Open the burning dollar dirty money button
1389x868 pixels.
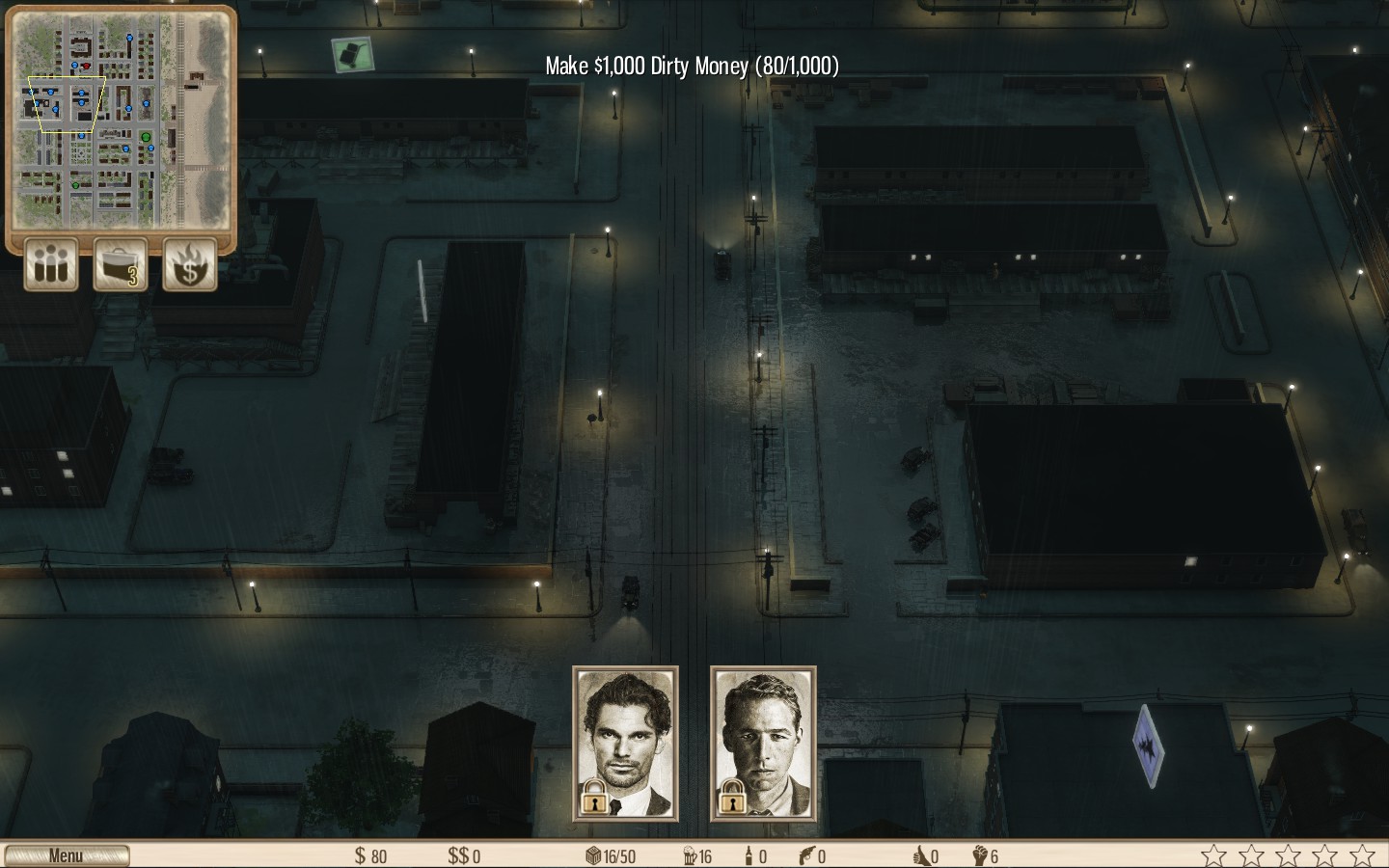tap(190, 263)
